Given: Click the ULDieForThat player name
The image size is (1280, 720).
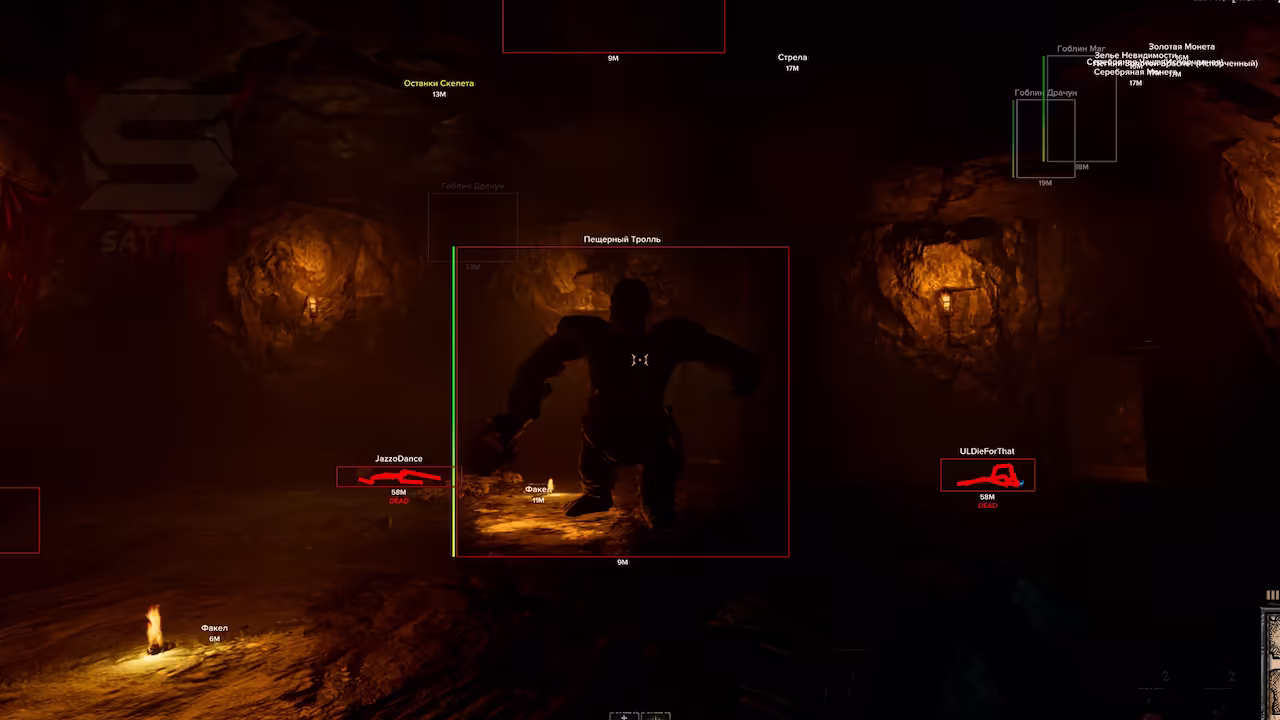Looking at the screenshot, I should pos(986,451).
